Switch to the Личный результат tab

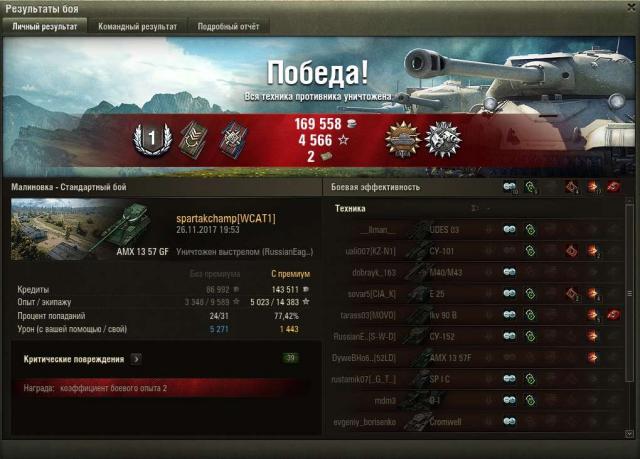click(x=44, y=27)
